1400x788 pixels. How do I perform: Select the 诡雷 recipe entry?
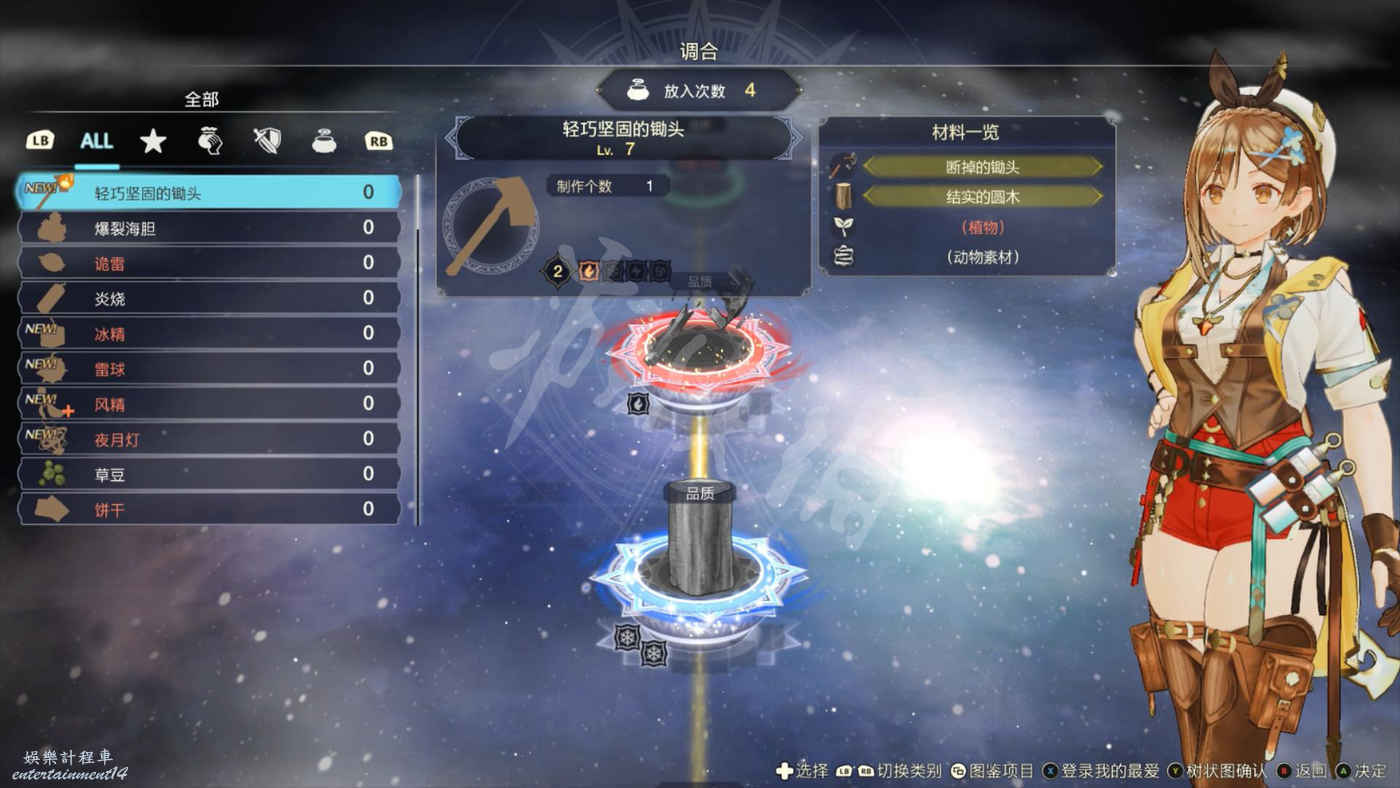click(x=209, y=263)
